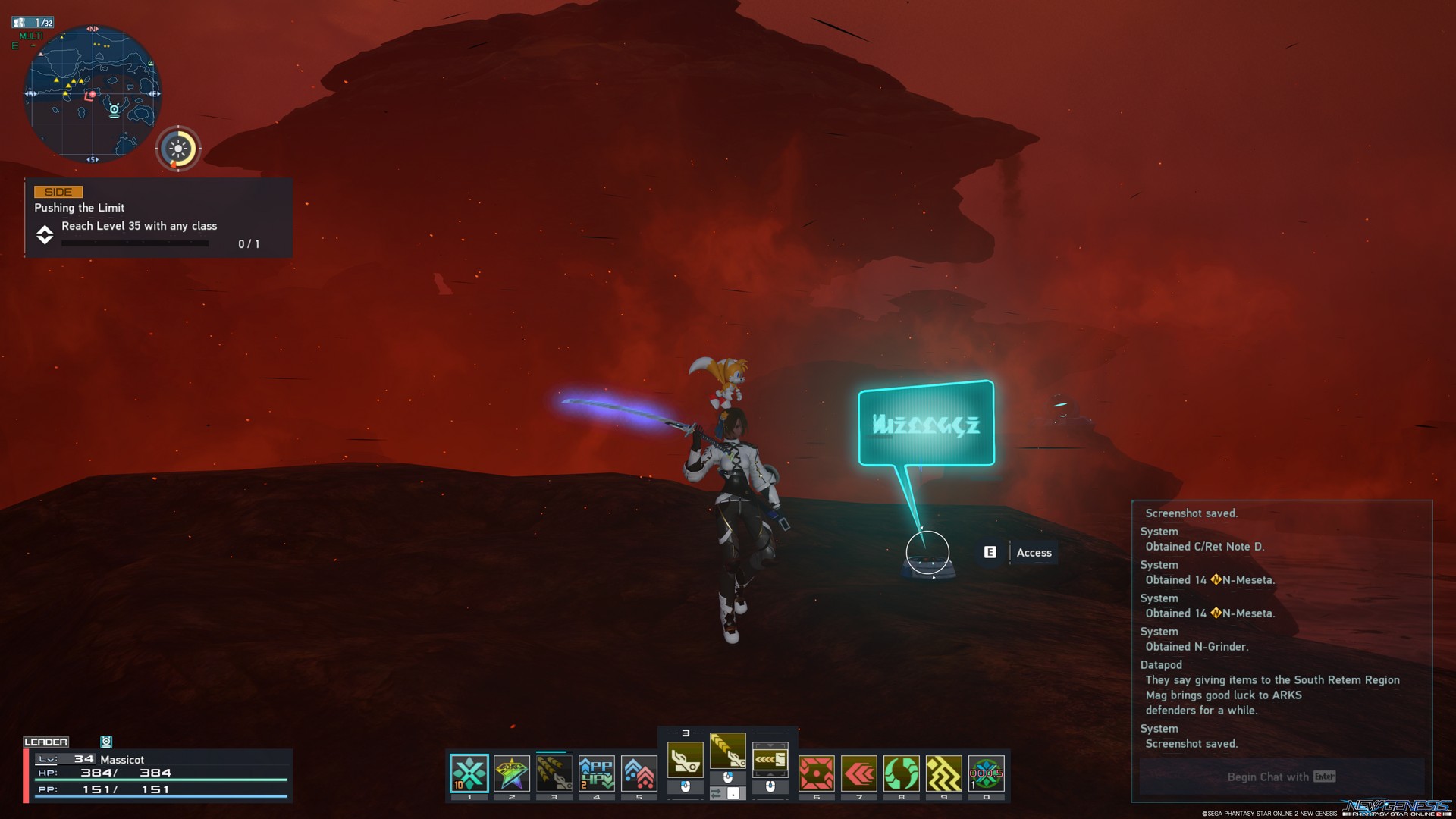Toggle the weapon palette switch dice icon
1456x819 pixels.
[x=729, y=795]
